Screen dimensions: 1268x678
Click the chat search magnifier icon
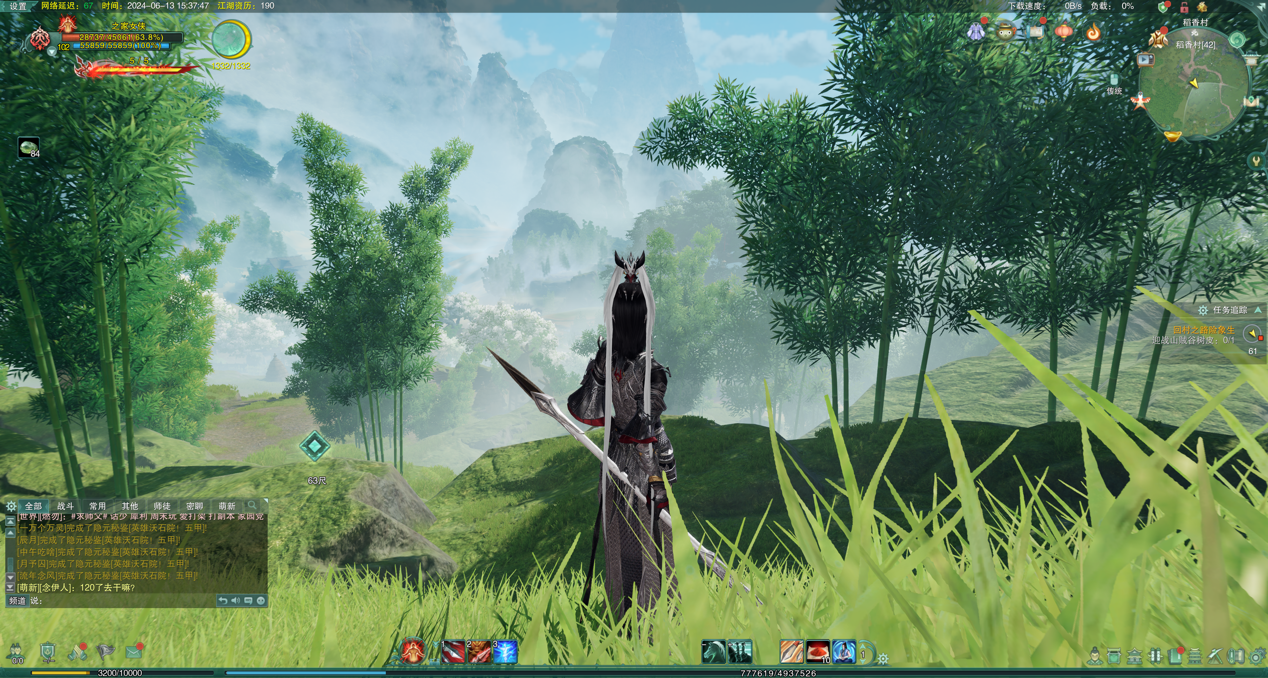pyautogui.click(x=252, y=507)
